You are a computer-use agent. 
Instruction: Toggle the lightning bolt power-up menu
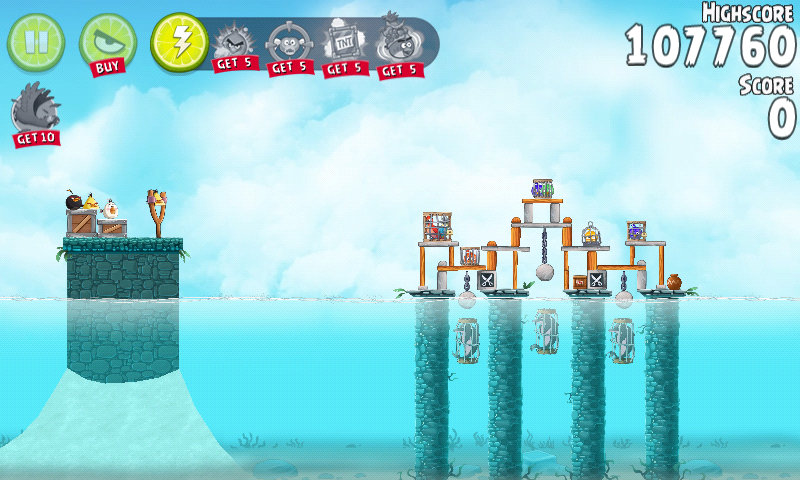(x=179, y=42)
